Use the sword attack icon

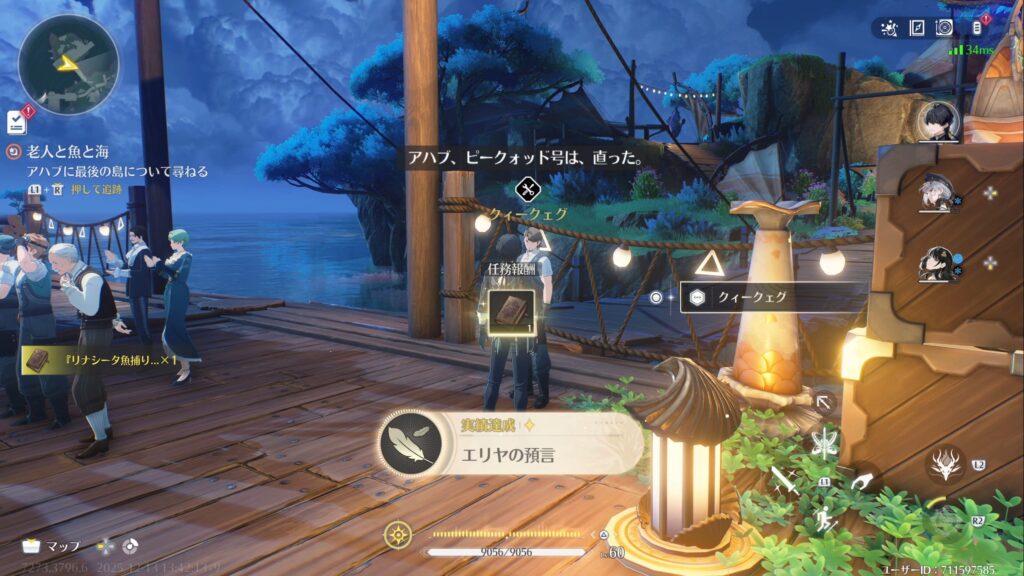click(x=789, y=482)
